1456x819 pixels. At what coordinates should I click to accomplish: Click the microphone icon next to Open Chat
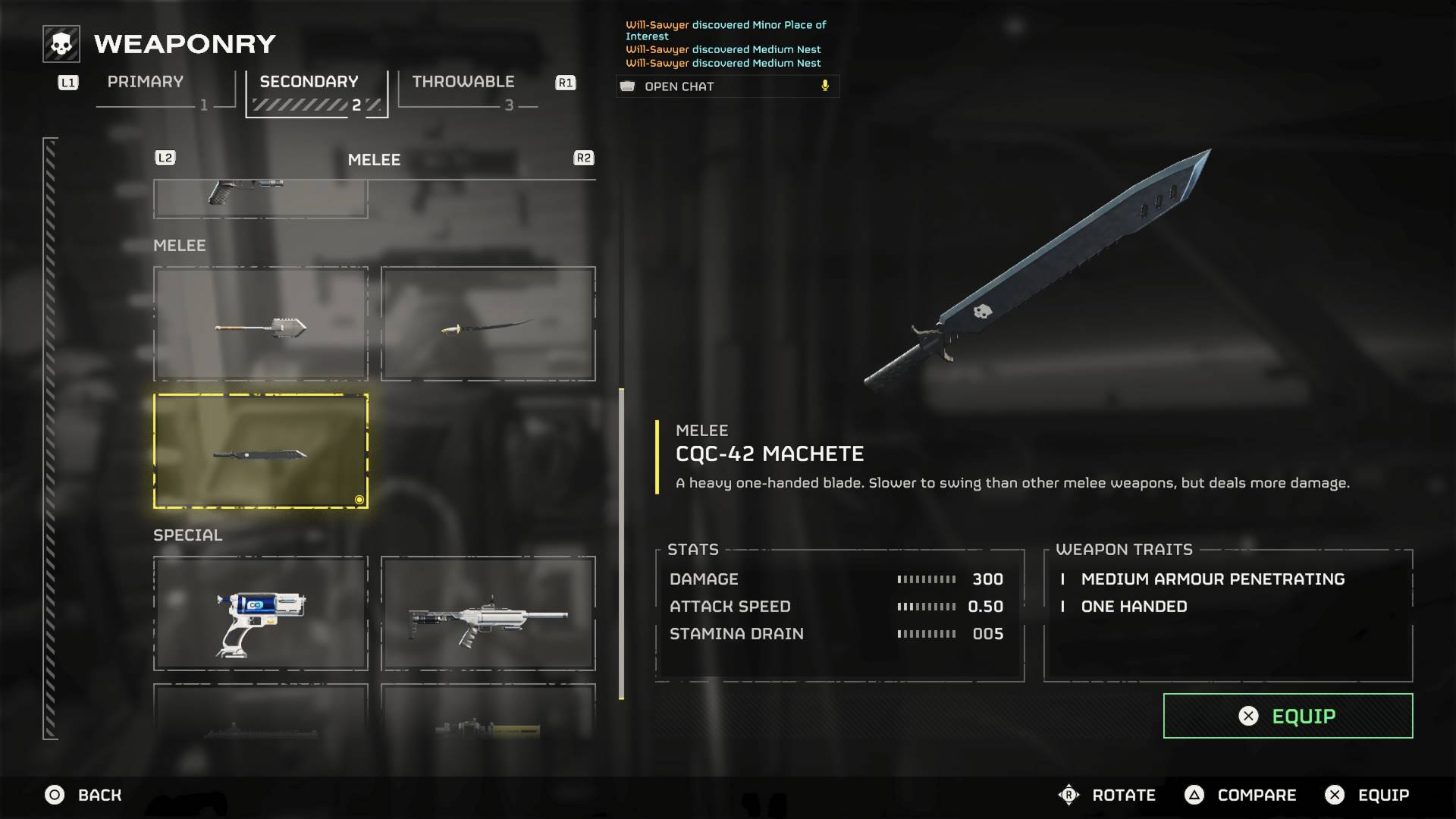[x=824, y=86]
